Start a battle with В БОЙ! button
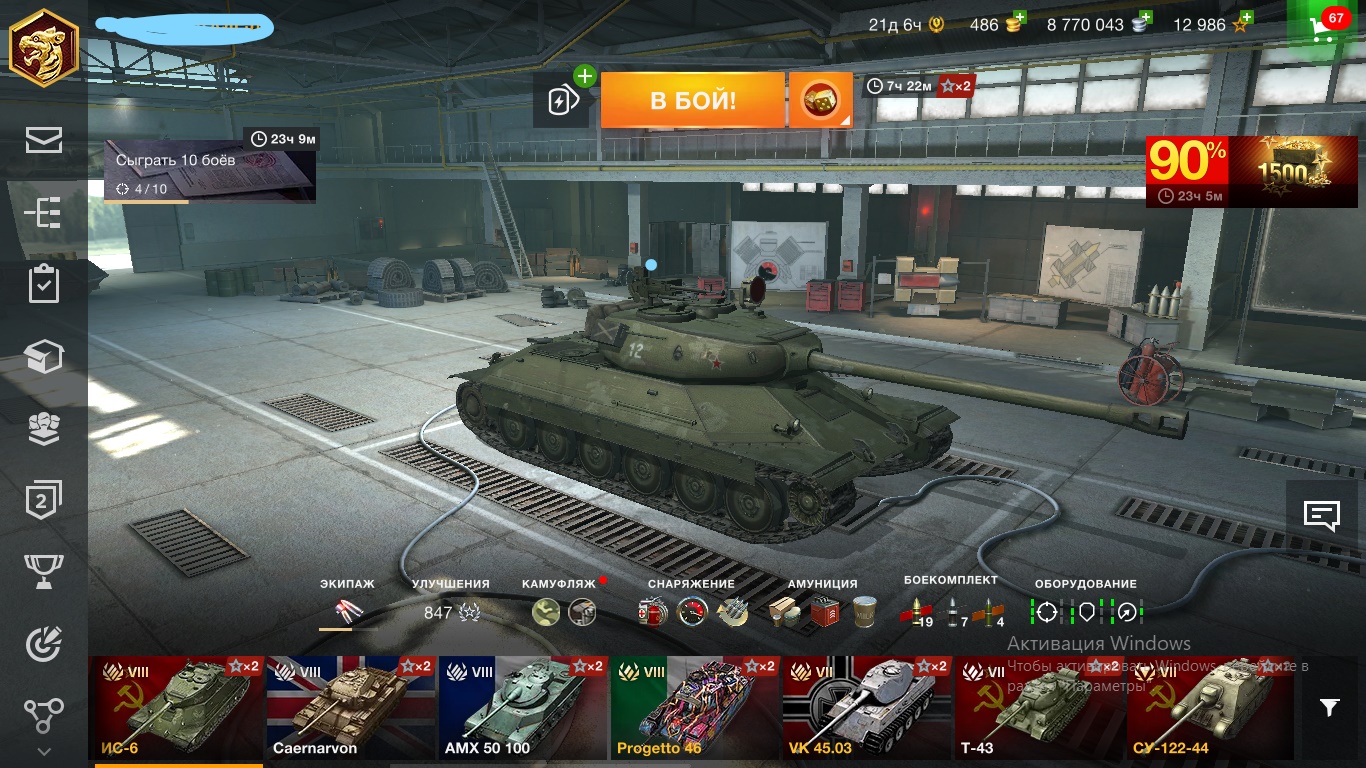Screen dimensions: 1366x768 pyautogui.click(x=692, y=100)
